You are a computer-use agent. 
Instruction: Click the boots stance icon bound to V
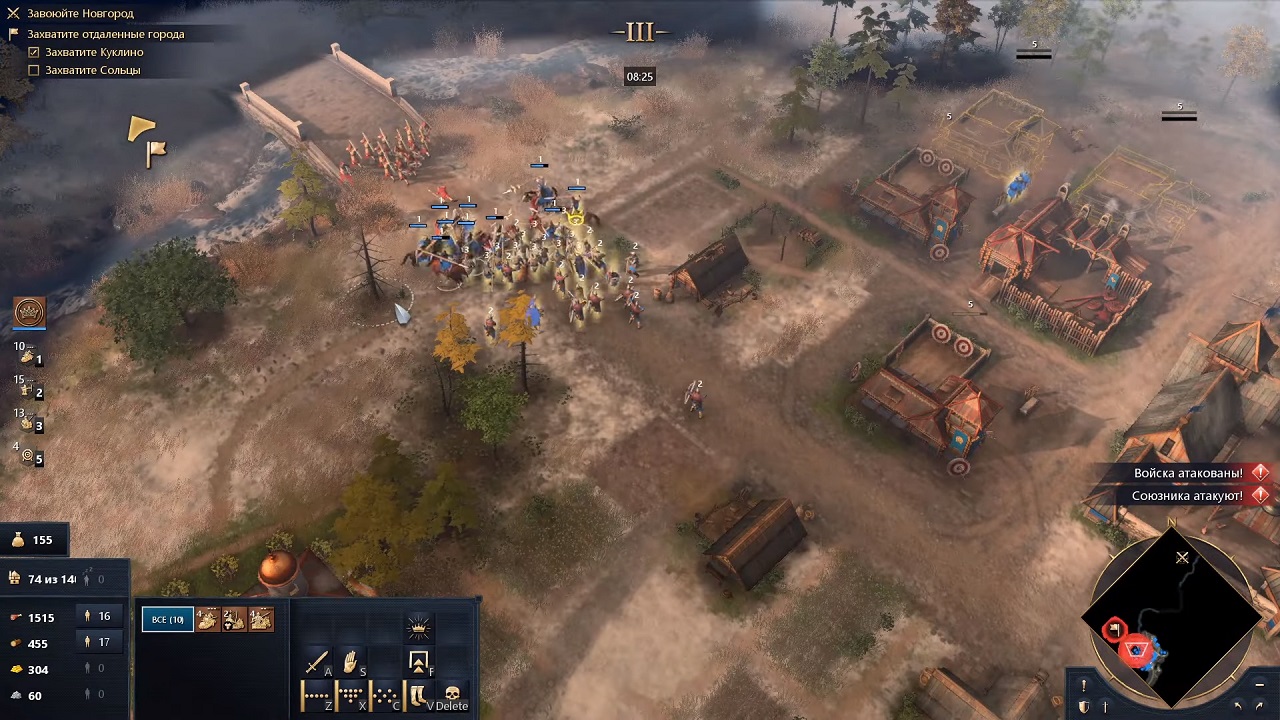point(417,693)
